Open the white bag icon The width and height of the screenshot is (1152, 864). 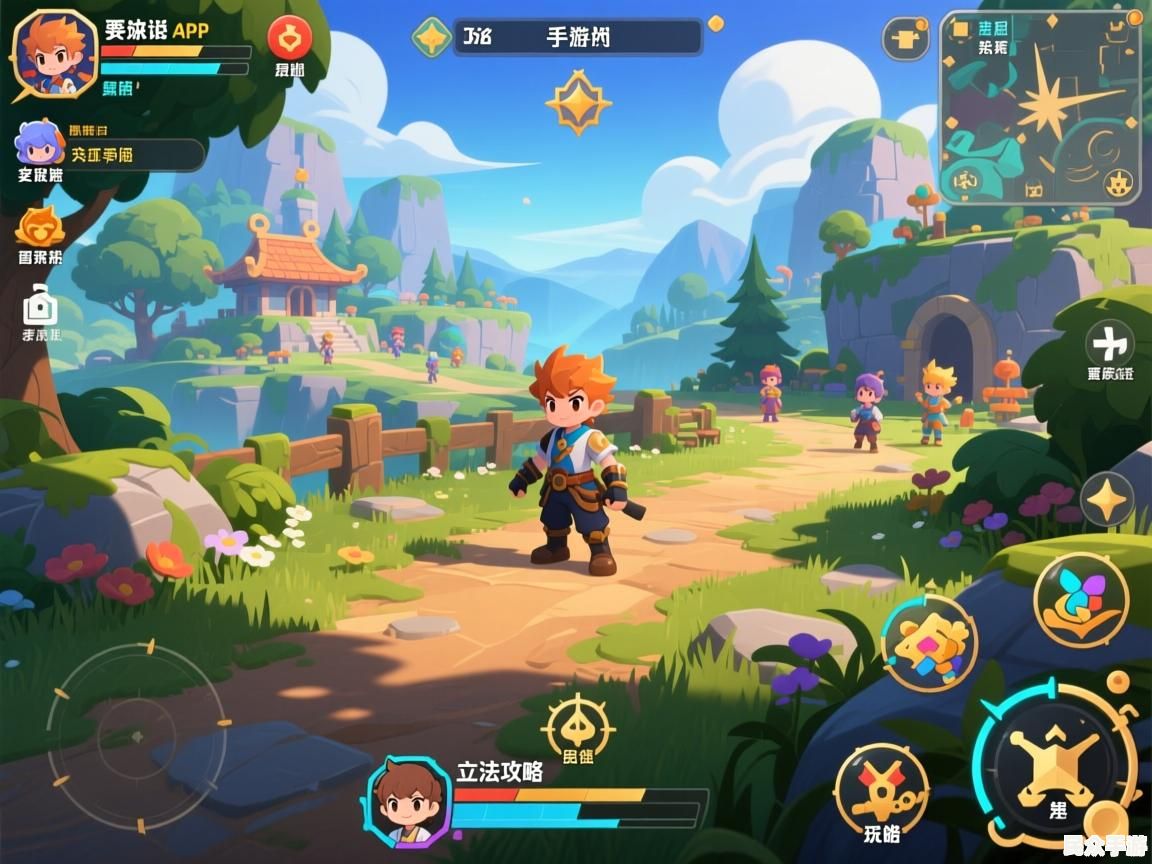click(x=41, y=305)
